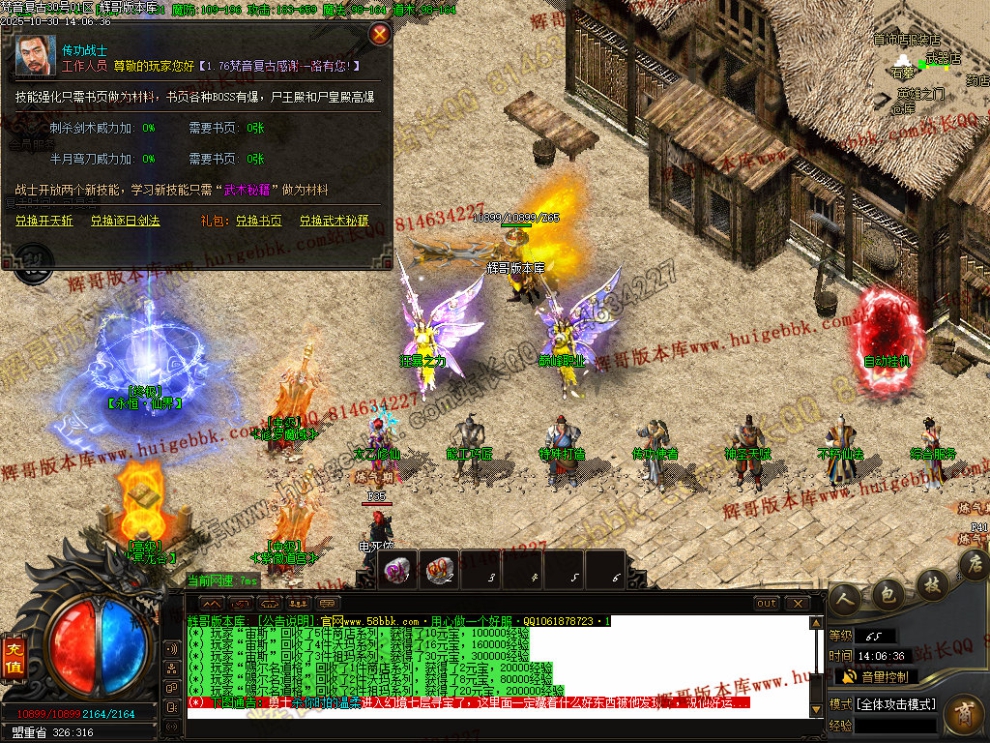990x743 pixels.
Task: Open the 充值 recharge panel
Action: (15, 650)
